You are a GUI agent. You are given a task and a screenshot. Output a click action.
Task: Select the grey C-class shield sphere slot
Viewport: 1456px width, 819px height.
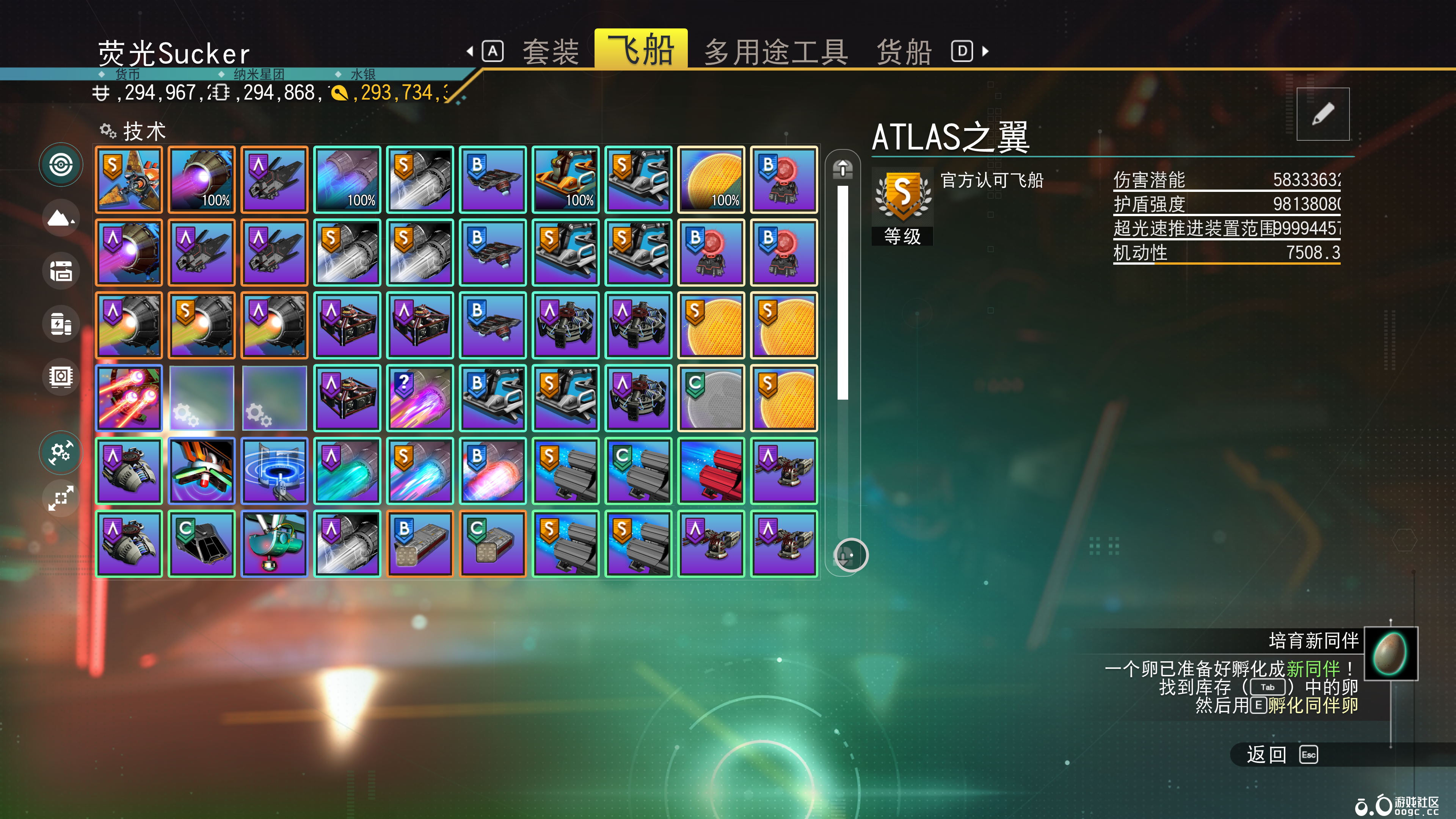pyautogui.click(x=711, y=398)
